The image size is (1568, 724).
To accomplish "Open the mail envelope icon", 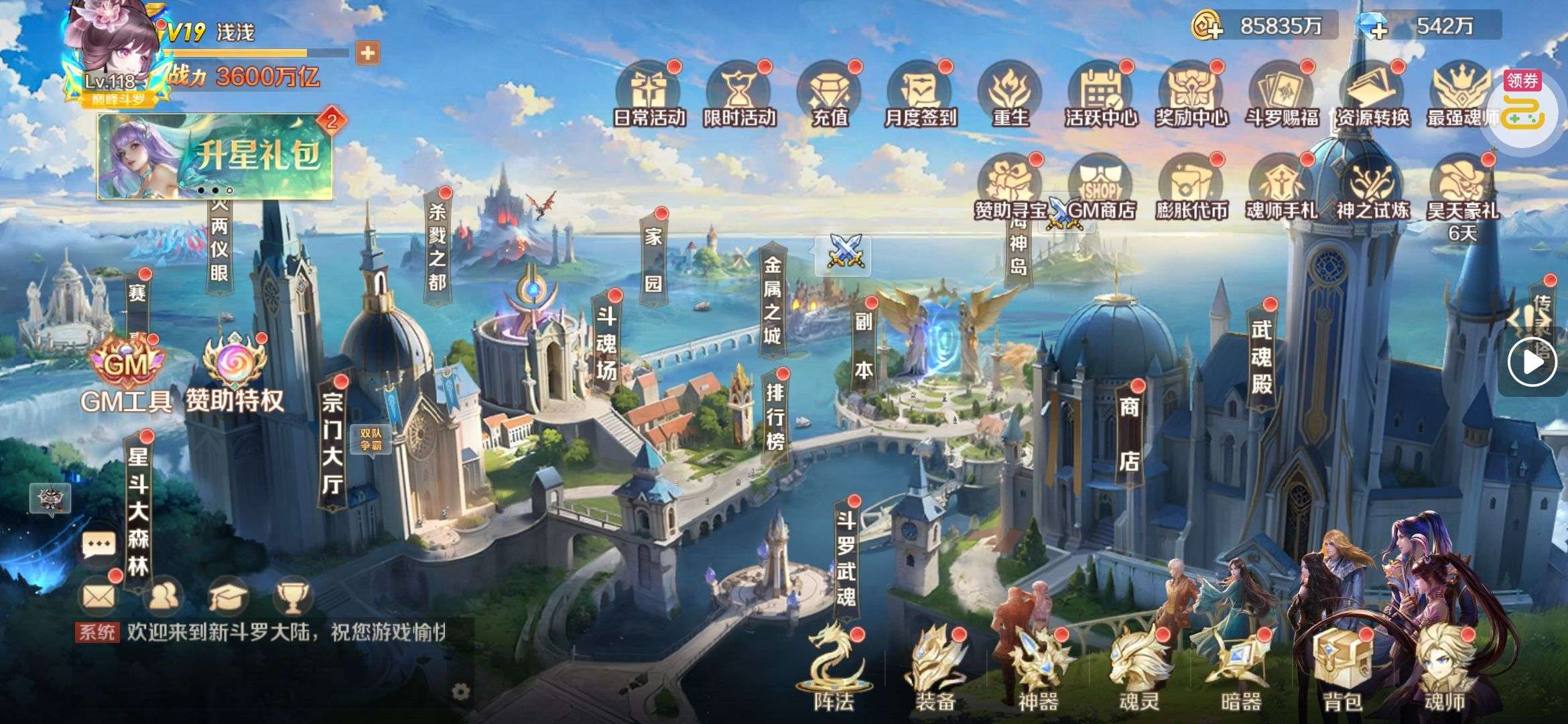I will coord(99,595).
